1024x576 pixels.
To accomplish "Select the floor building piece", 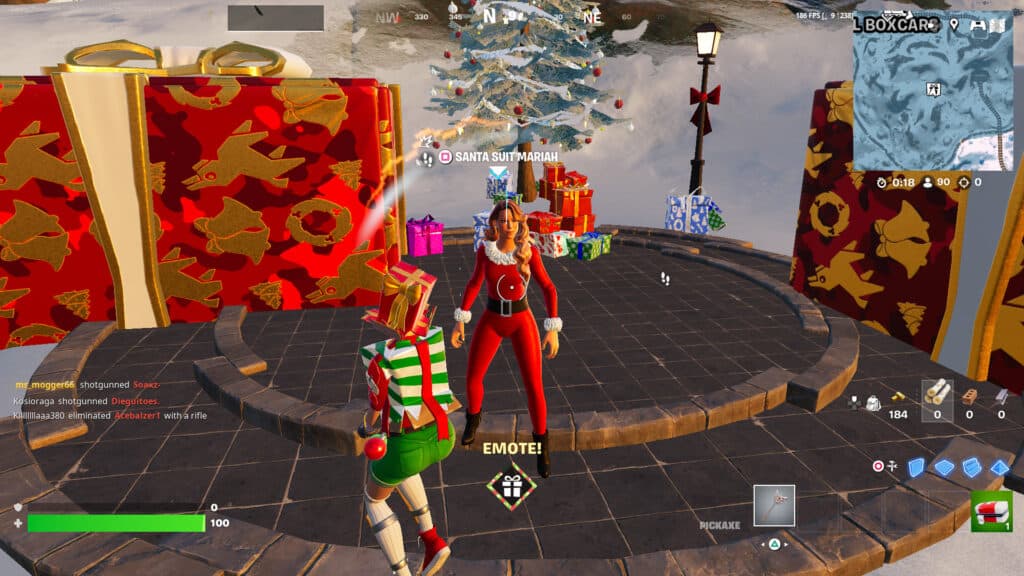I will point(944,467).
